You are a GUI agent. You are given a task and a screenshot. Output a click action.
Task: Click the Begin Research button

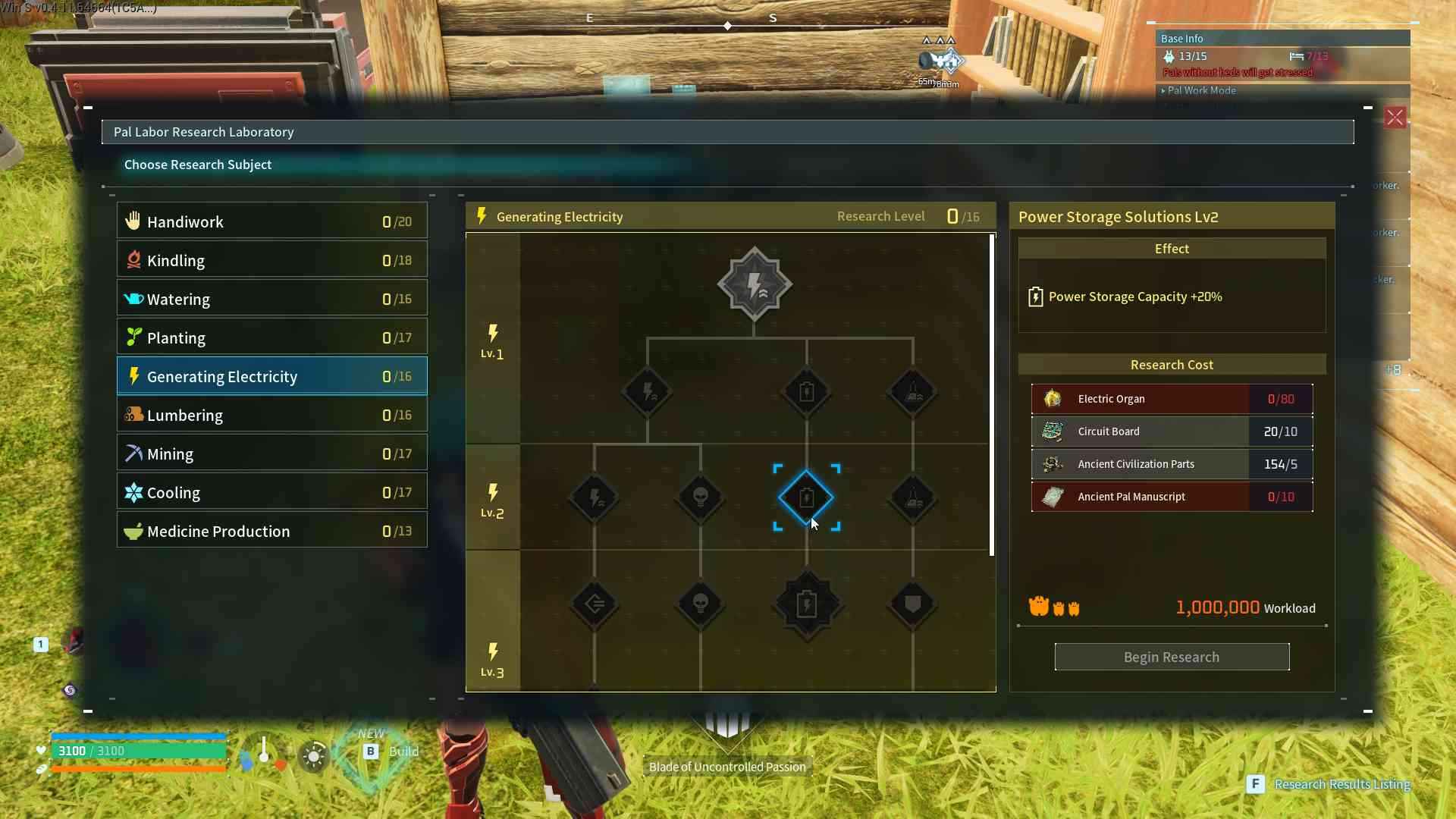tap(1172, 657)
